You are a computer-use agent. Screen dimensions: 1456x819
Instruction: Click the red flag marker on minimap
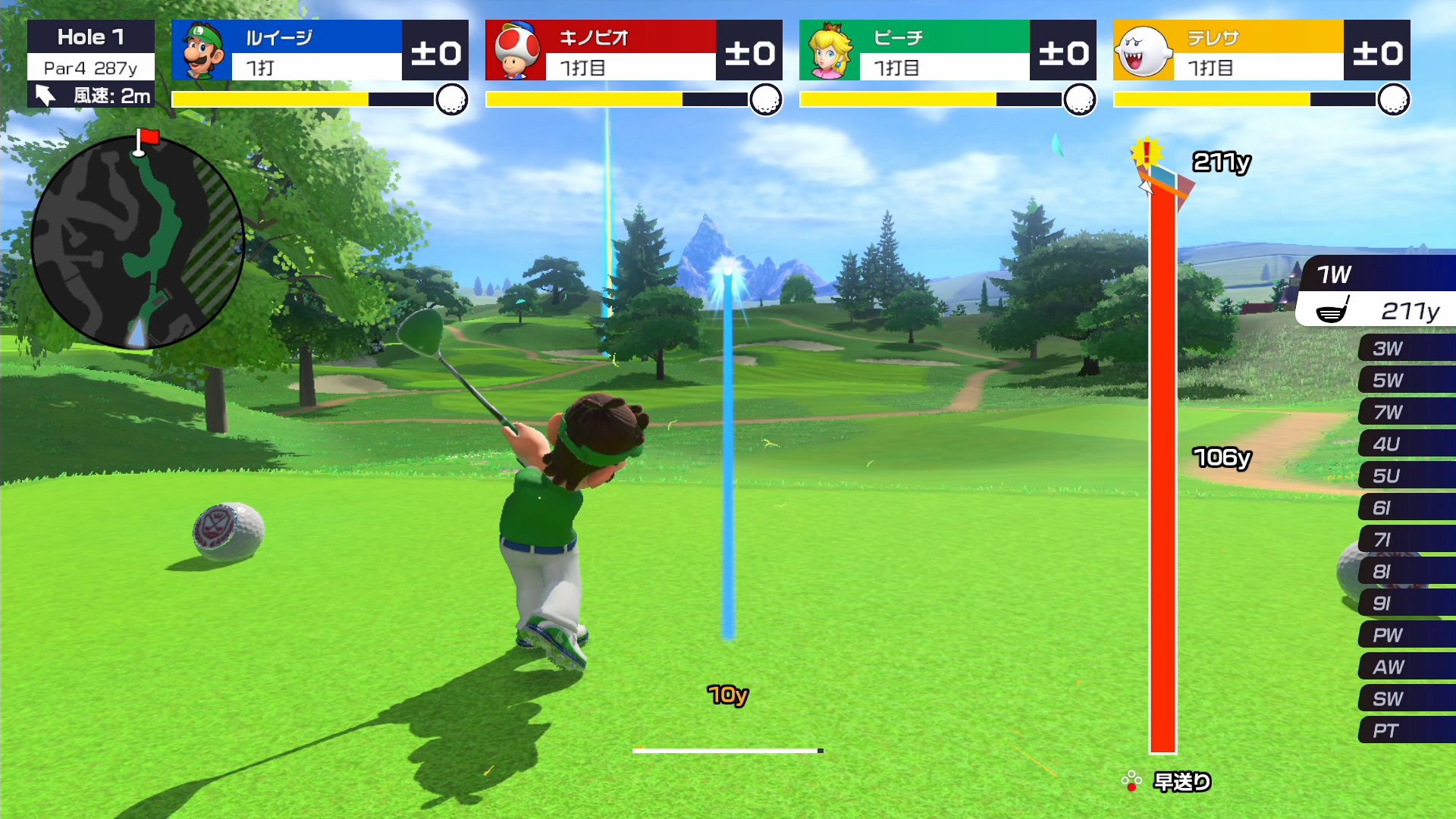click(147, 138)
